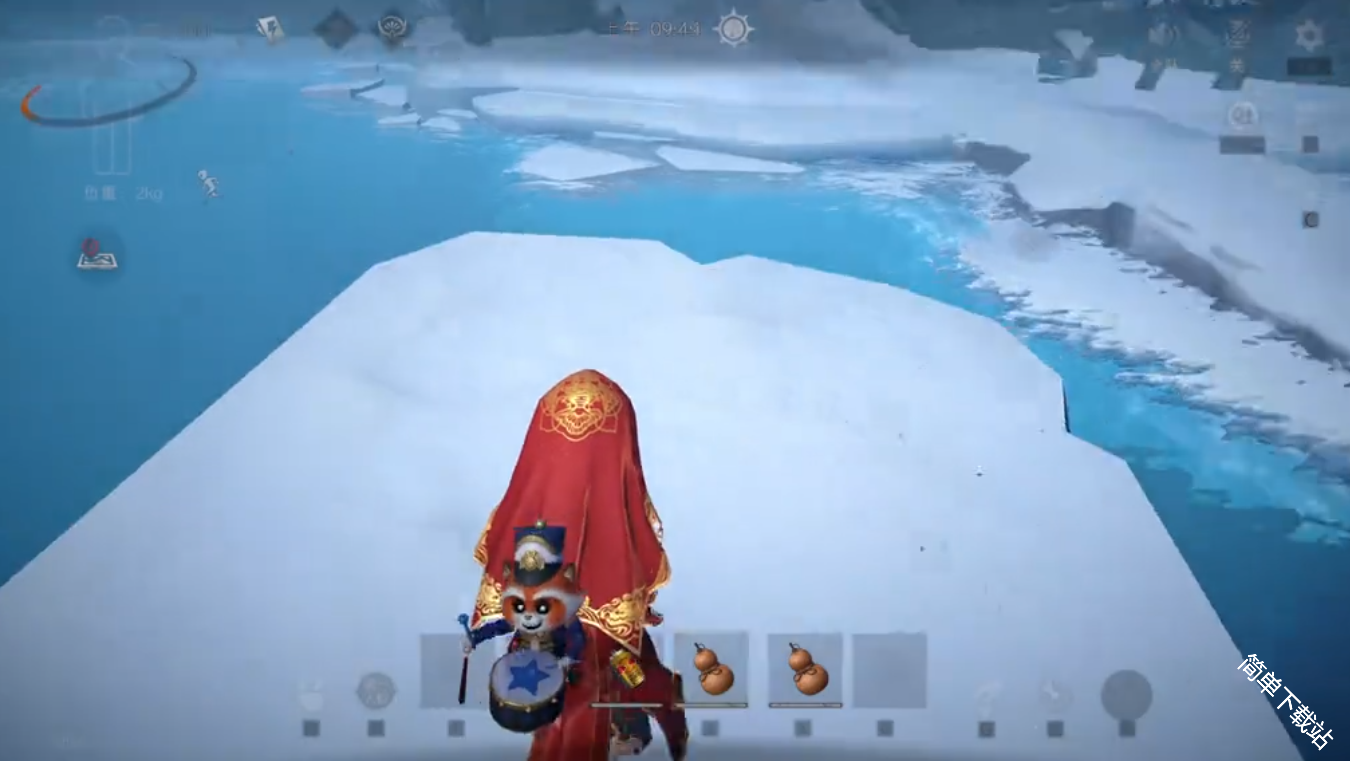
Task: Click the sun weather icon beside the clock
Action: point(733,28)
